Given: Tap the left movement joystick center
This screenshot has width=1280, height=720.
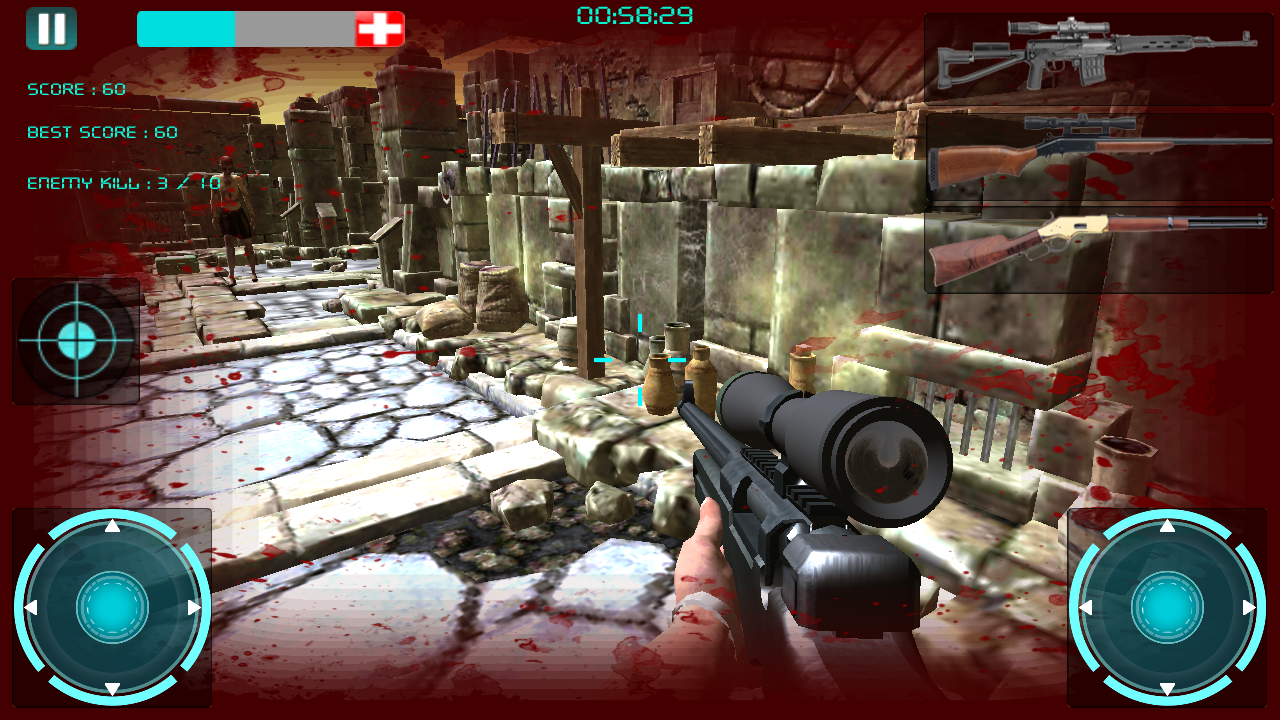Looking at the screenshot, I should (x=112, y=607).
